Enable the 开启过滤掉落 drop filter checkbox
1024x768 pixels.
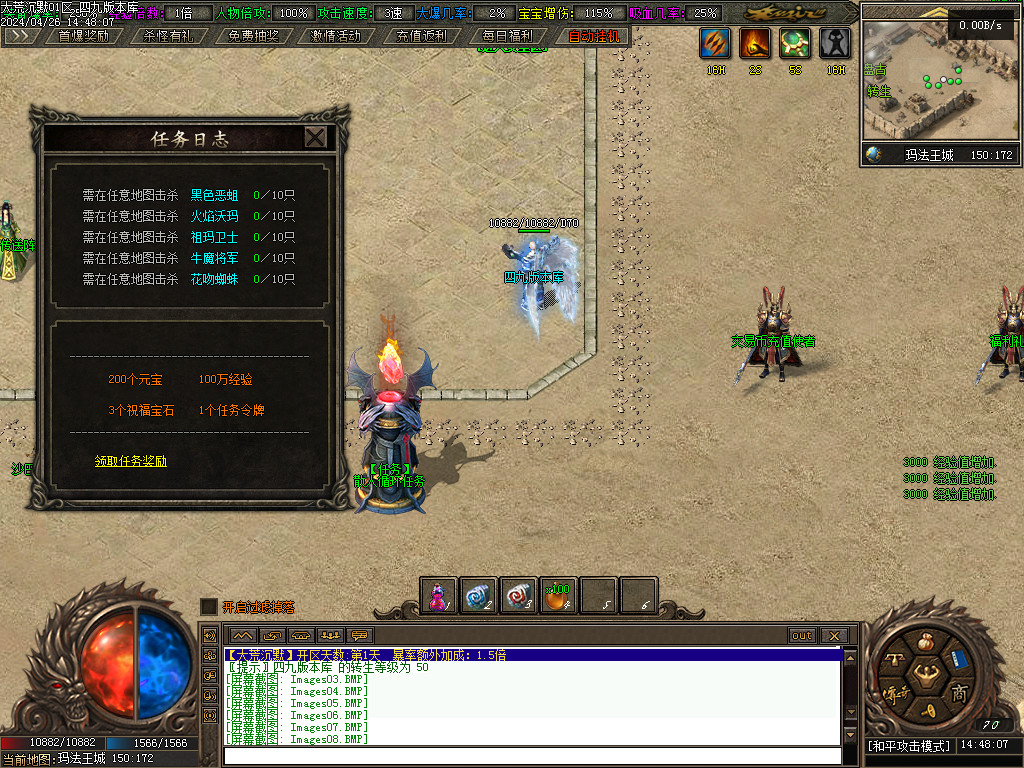coord(208,607)
